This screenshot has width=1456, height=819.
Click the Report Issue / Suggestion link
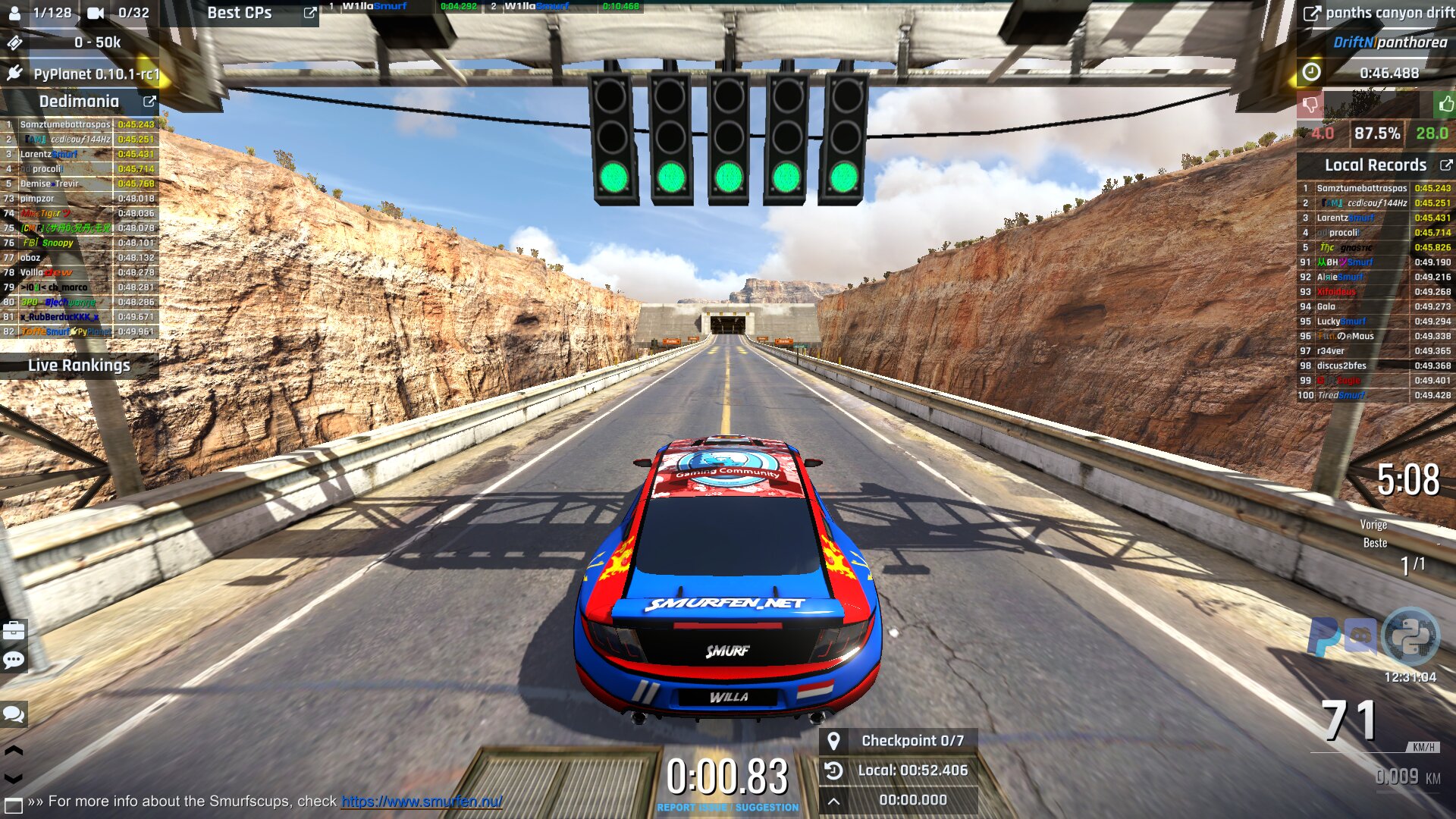tap(726, 808)
